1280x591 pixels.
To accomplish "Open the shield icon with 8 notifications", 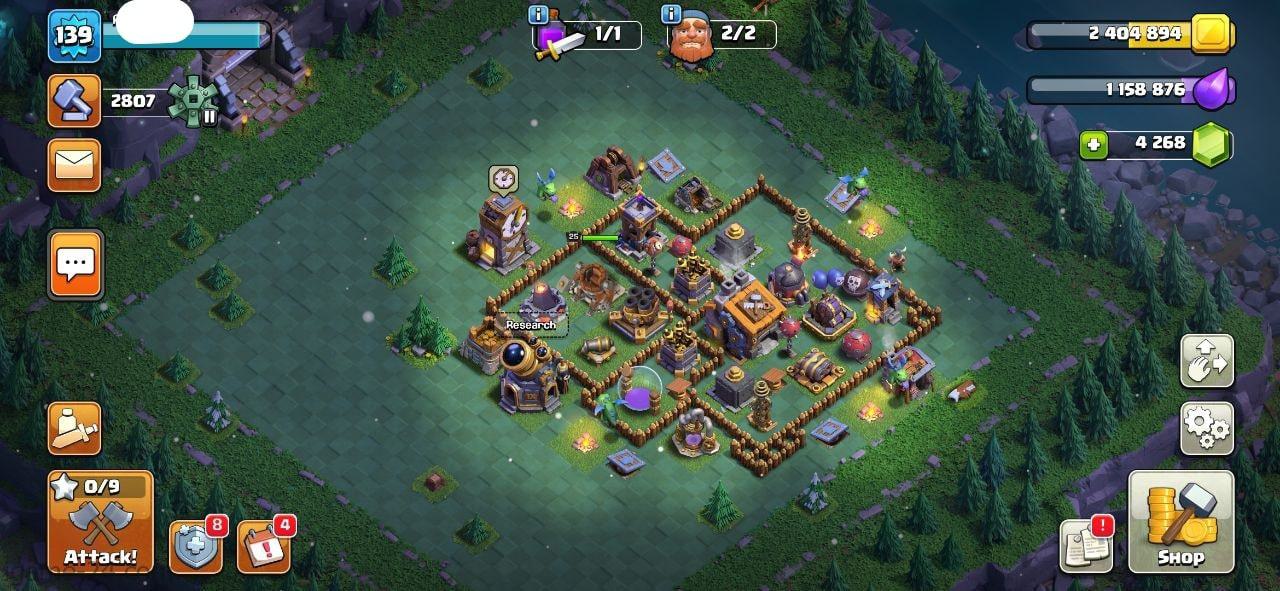I will tap(195, 547).
